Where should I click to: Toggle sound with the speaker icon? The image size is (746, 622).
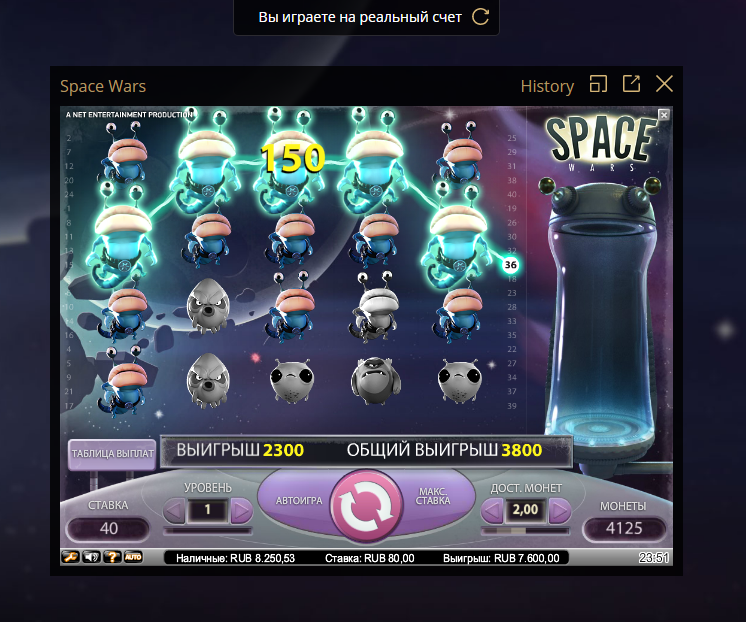(91, 556)
